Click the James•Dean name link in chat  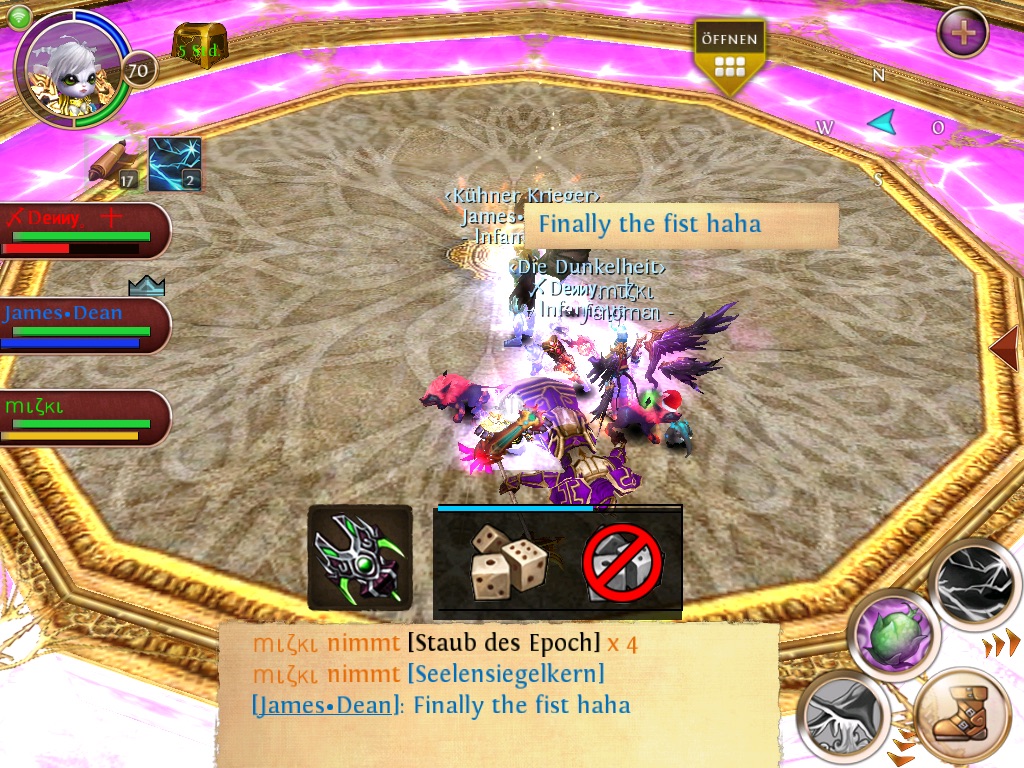[326, 705]
